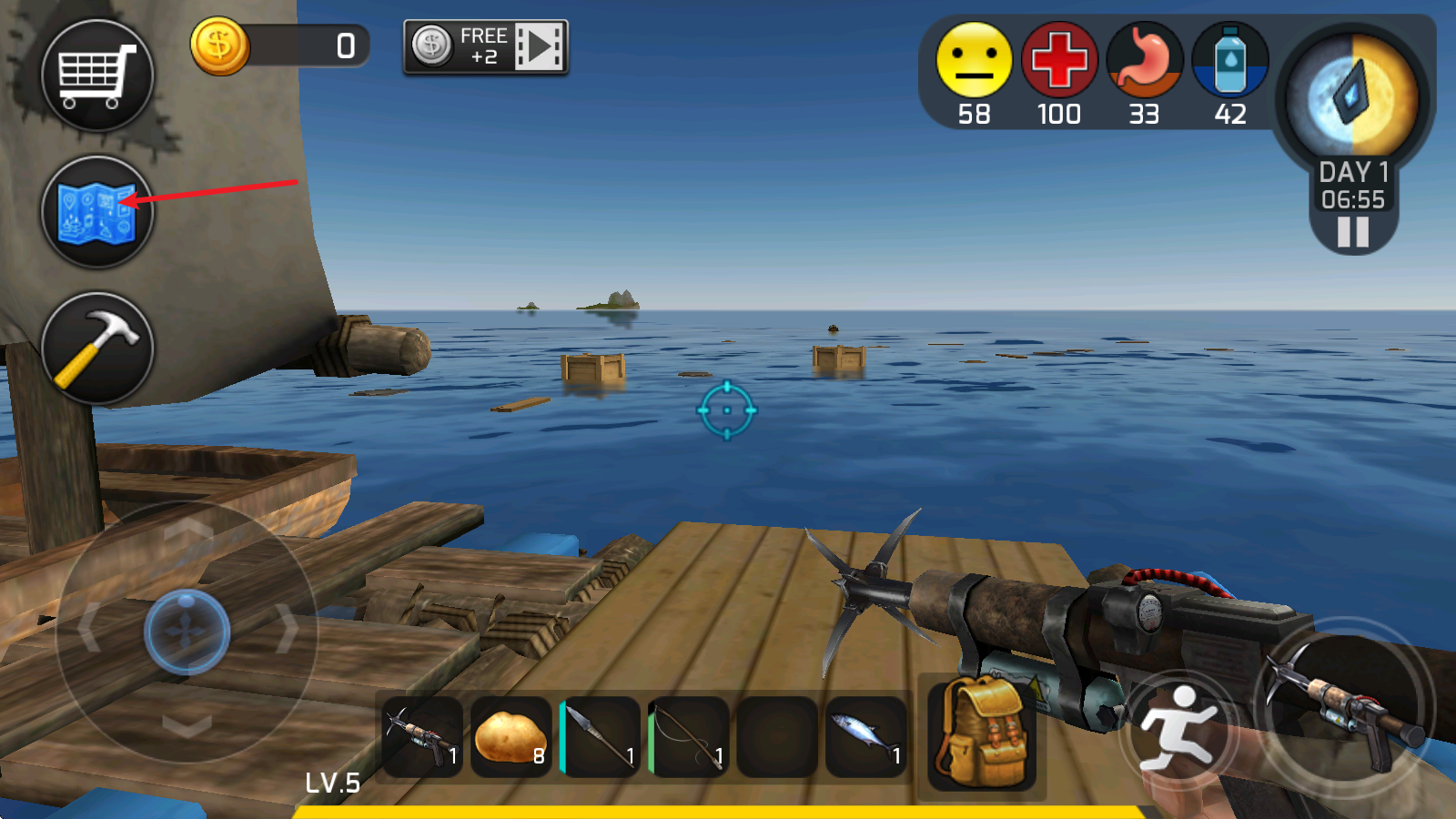Viewport: 1456px width, 819px height.
Task: Open the backpack inventory
Action: pyautogui.click(x=981, y=733)
